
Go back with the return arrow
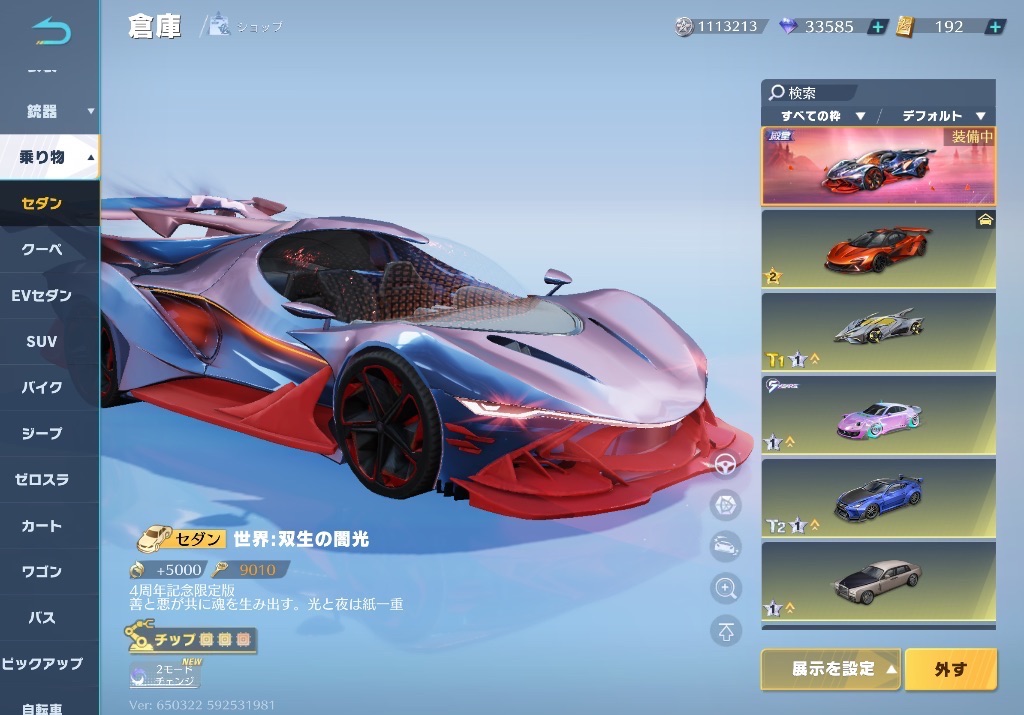pos(51,31)
